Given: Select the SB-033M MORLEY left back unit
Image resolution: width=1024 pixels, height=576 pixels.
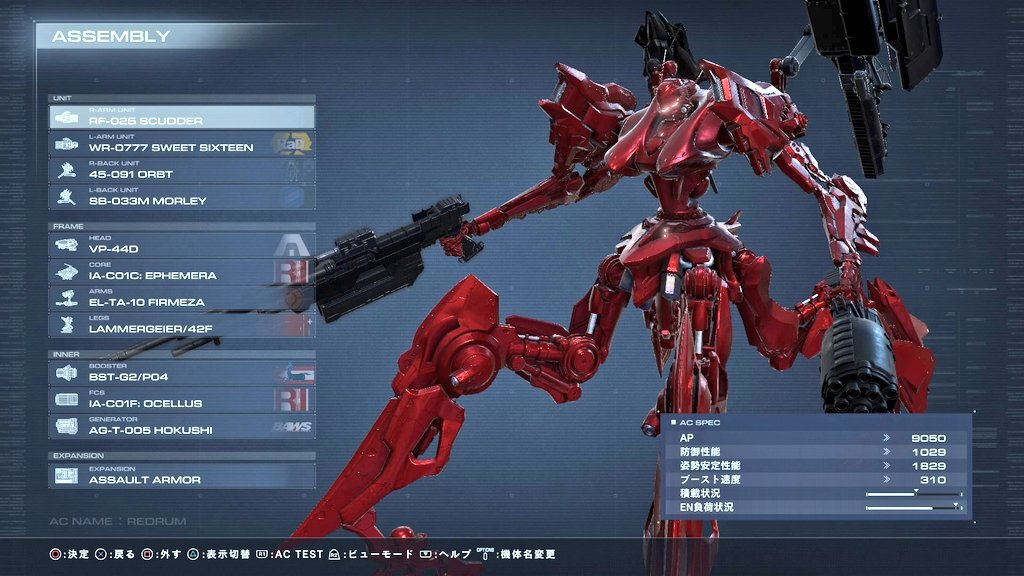Looking at the screenshot, I should pyautogui.click(x=181, y=197).
